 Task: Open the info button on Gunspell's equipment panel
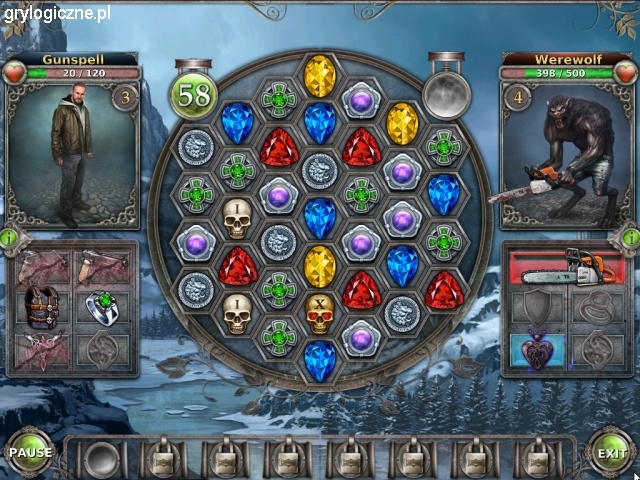9,239
